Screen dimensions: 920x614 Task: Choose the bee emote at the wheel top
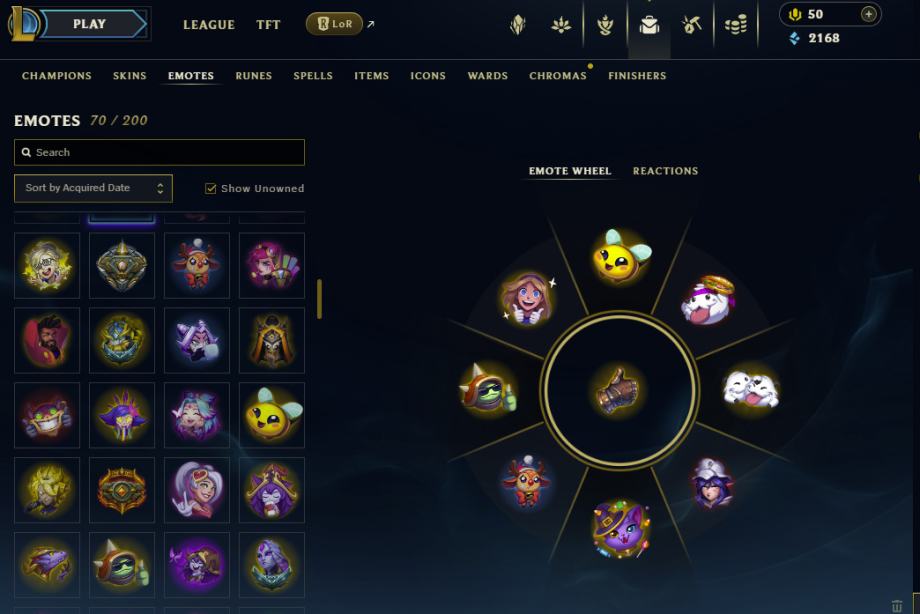coord(620,257)
